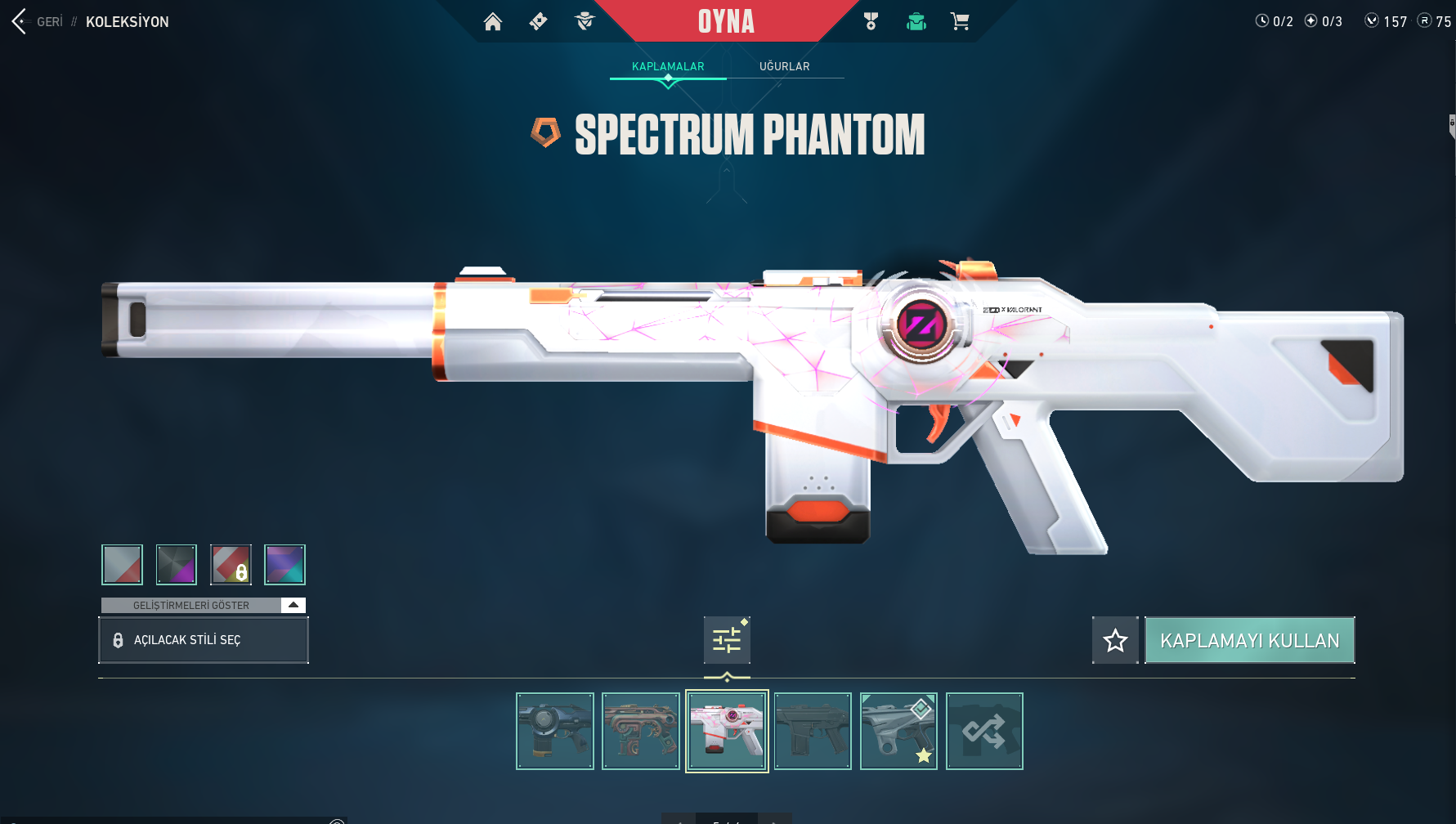Open the home screen icon
Image resolution: width=1456 pixels, height=824 pixels.
(x=493, y=22)
